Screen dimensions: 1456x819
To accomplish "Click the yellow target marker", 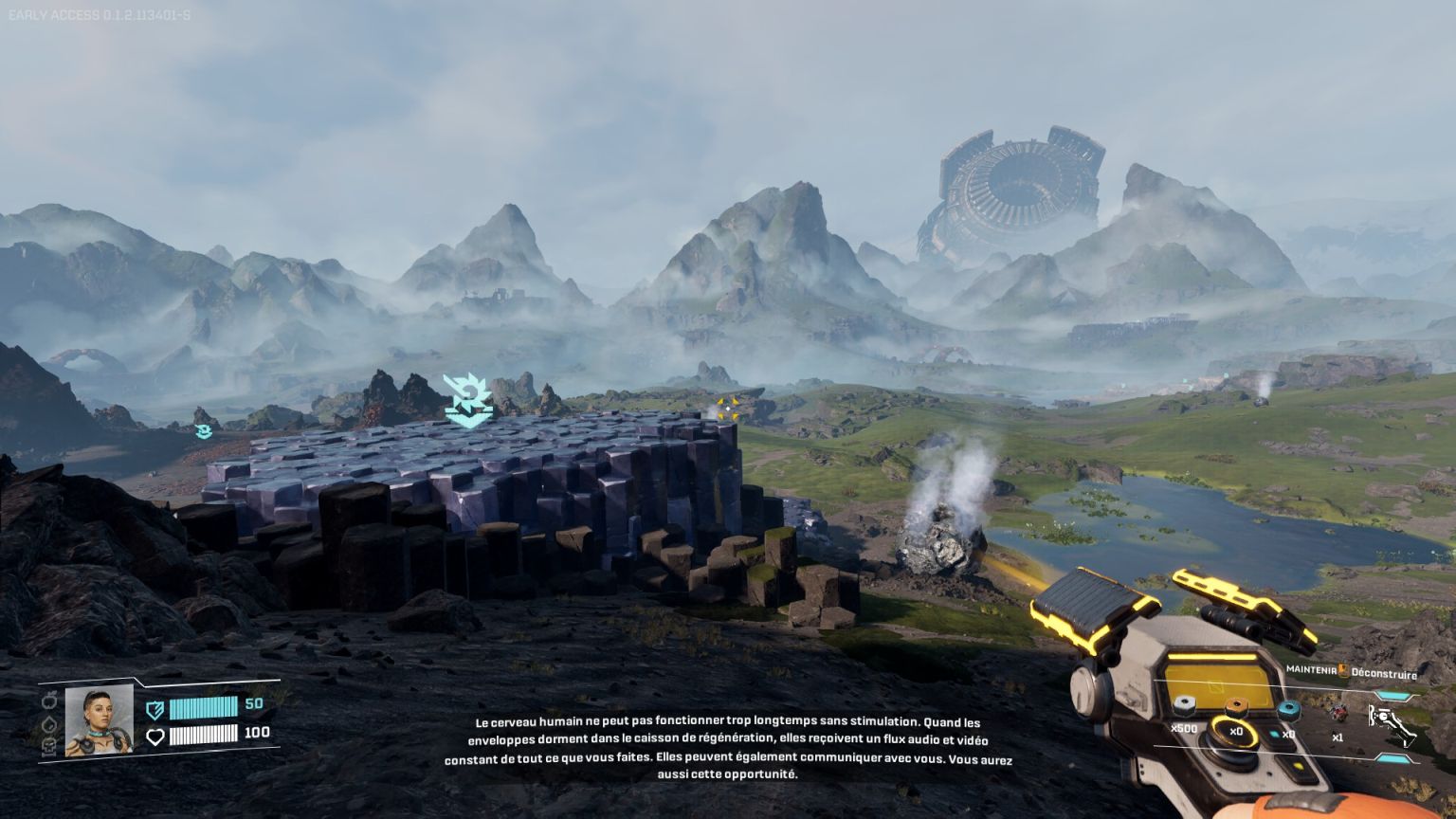I will pos(728,409).
